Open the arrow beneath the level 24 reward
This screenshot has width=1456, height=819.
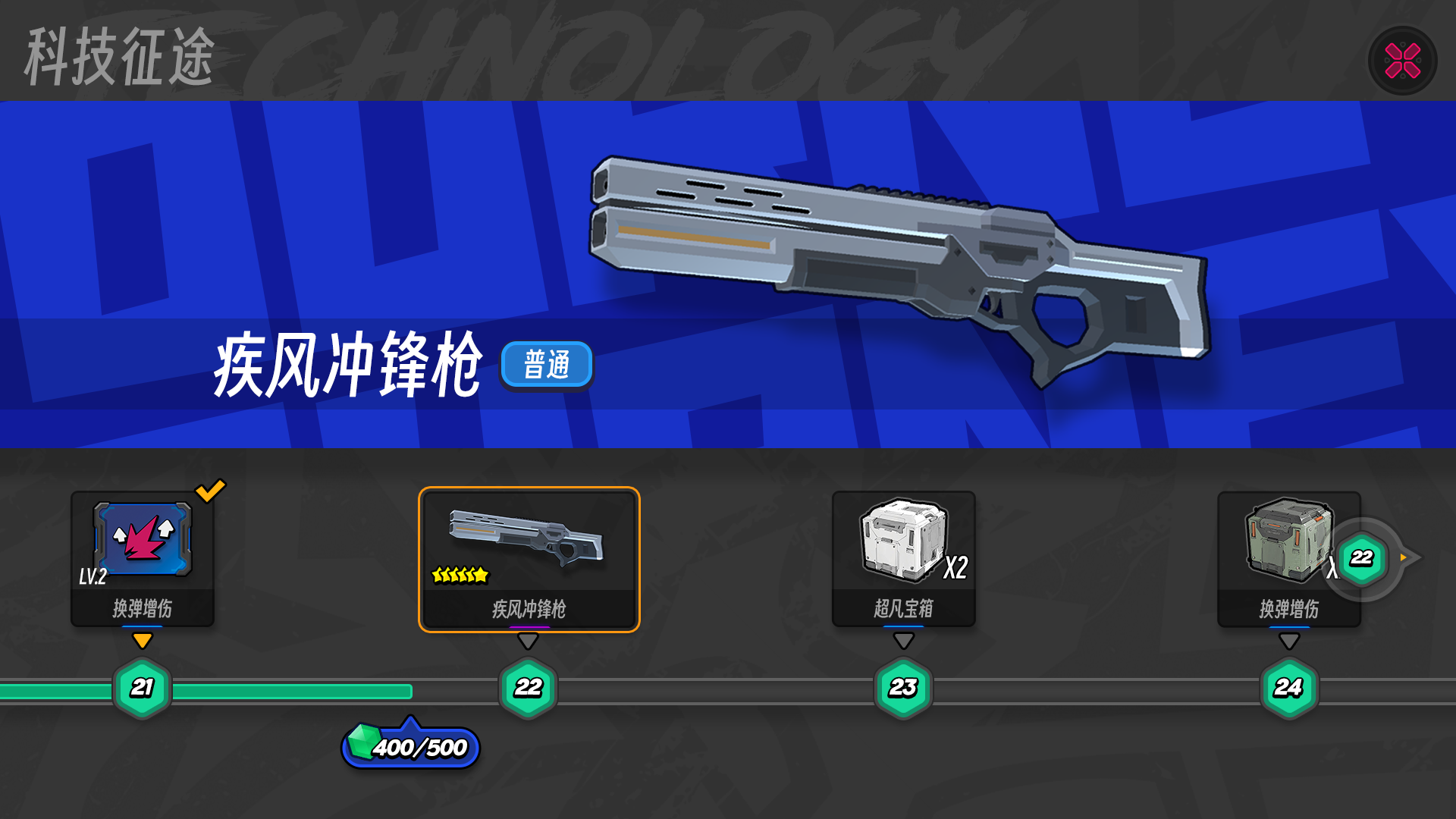tap(1288, 641)
